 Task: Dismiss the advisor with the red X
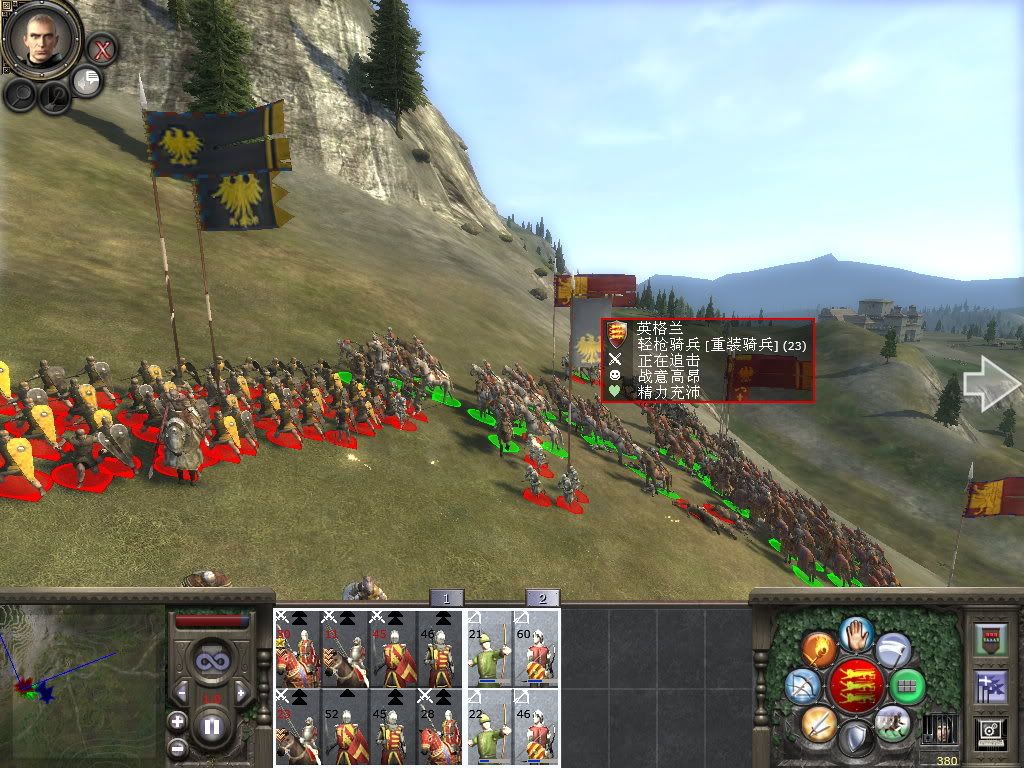101,47
